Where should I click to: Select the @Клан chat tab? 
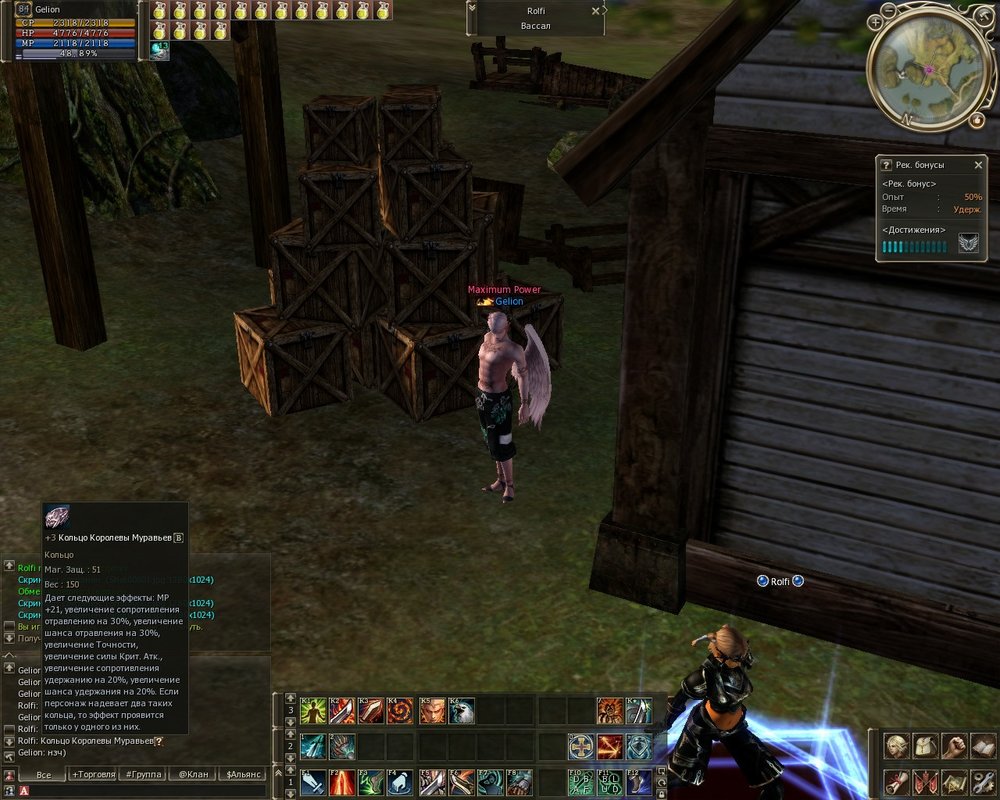click(x=194, y=774)
